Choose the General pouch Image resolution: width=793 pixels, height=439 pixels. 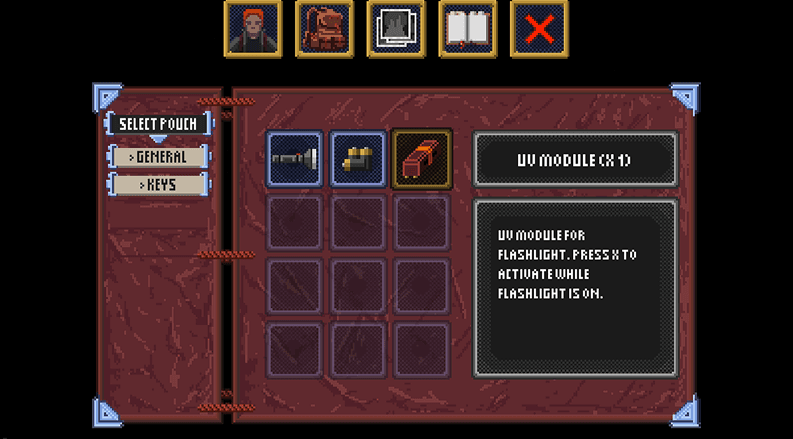point(159,157)
